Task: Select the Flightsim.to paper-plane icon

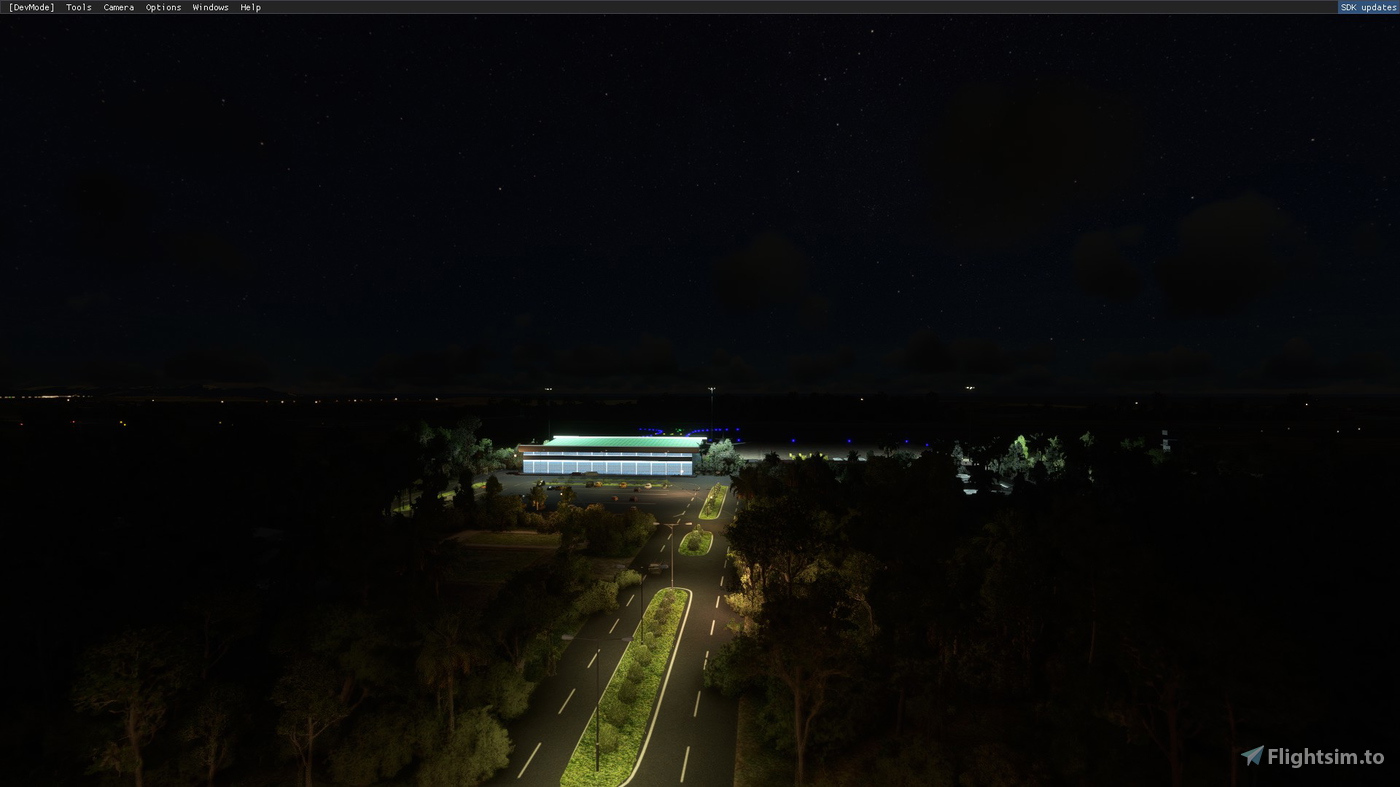Action: (x=1251, y=757)
